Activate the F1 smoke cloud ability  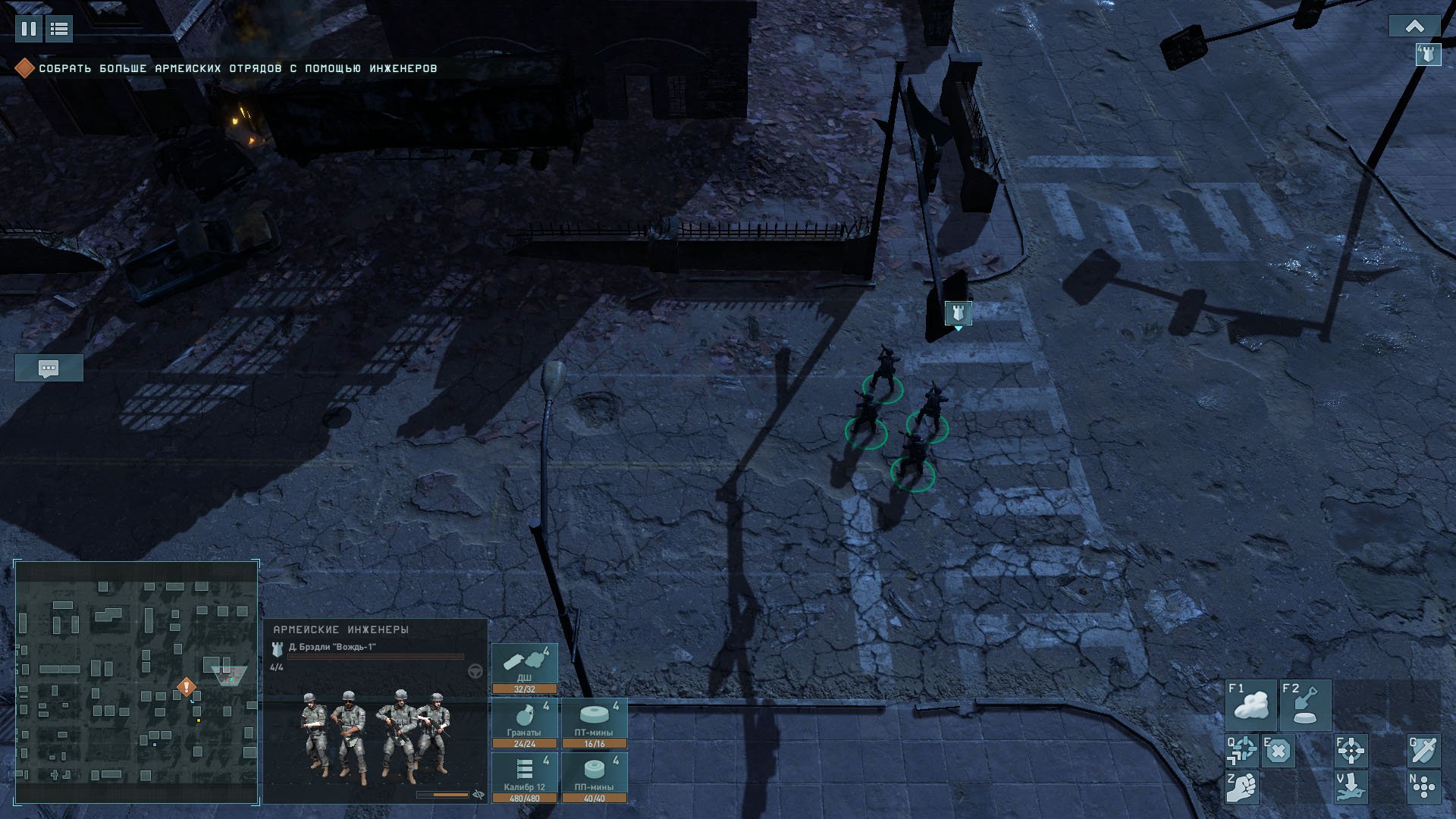(1251, 704)
